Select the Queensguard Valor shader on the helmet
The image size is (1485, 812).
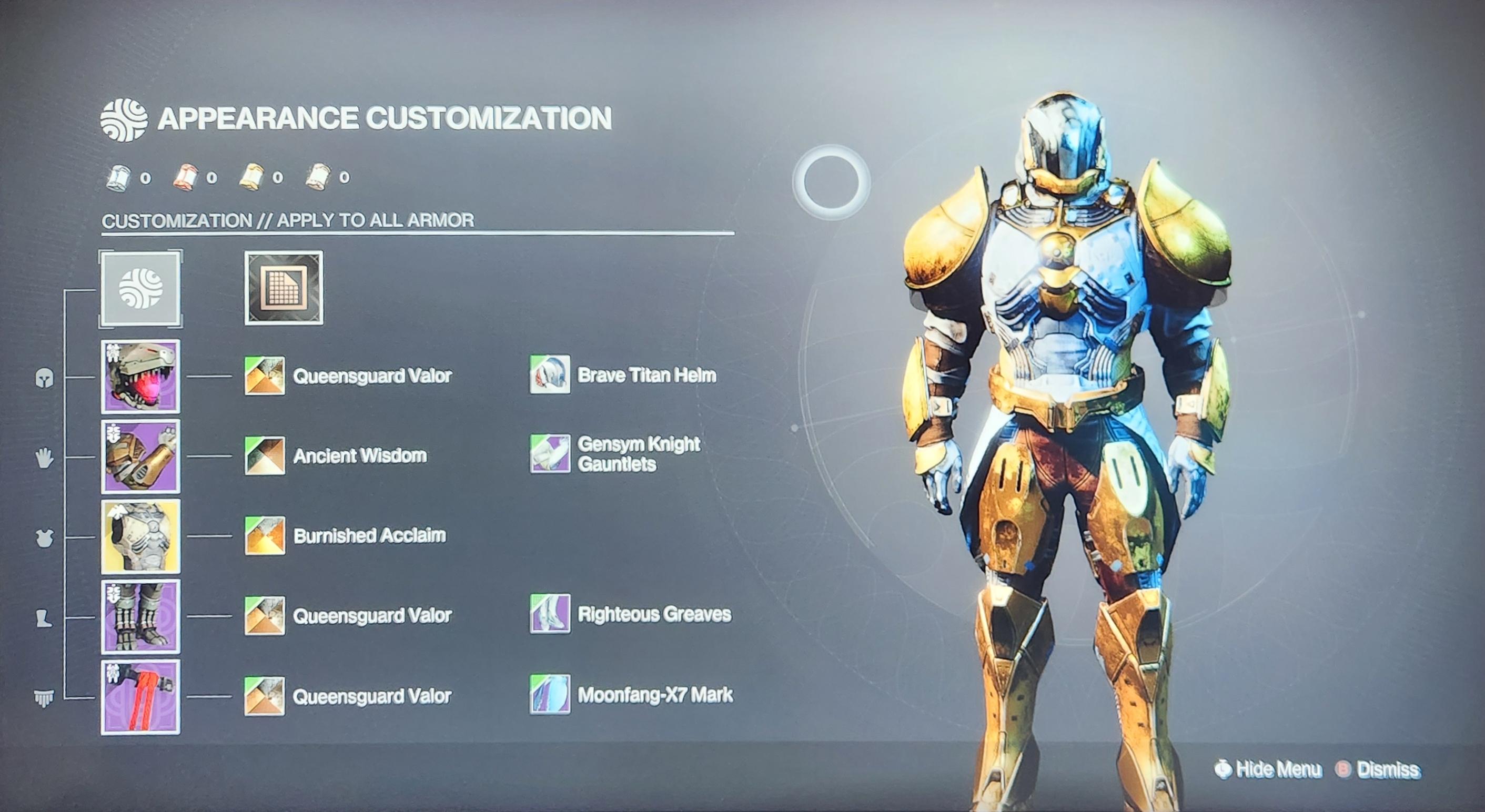pos(265,375)
